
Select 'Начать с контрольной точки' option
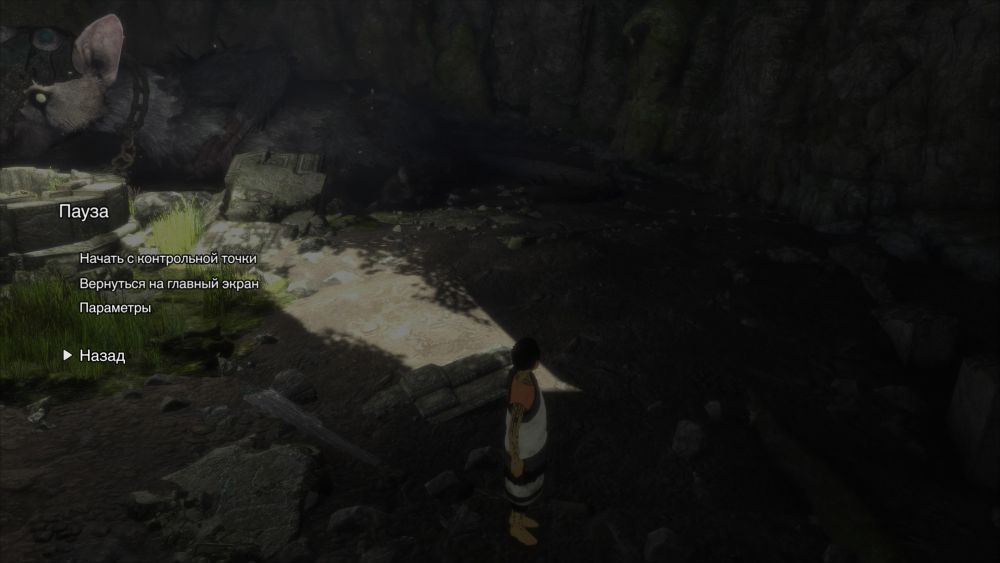pos(168,258)
